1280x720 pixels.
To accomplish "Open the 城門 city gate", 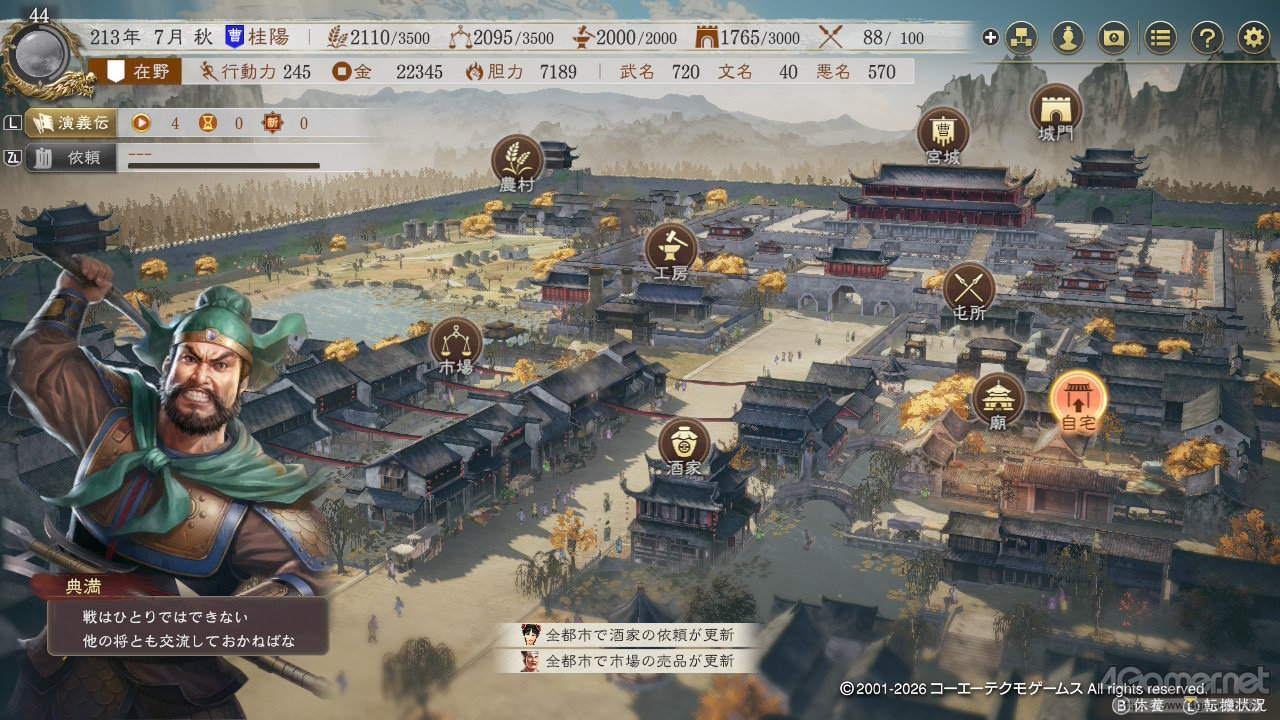I will (x=1055, y=109).
